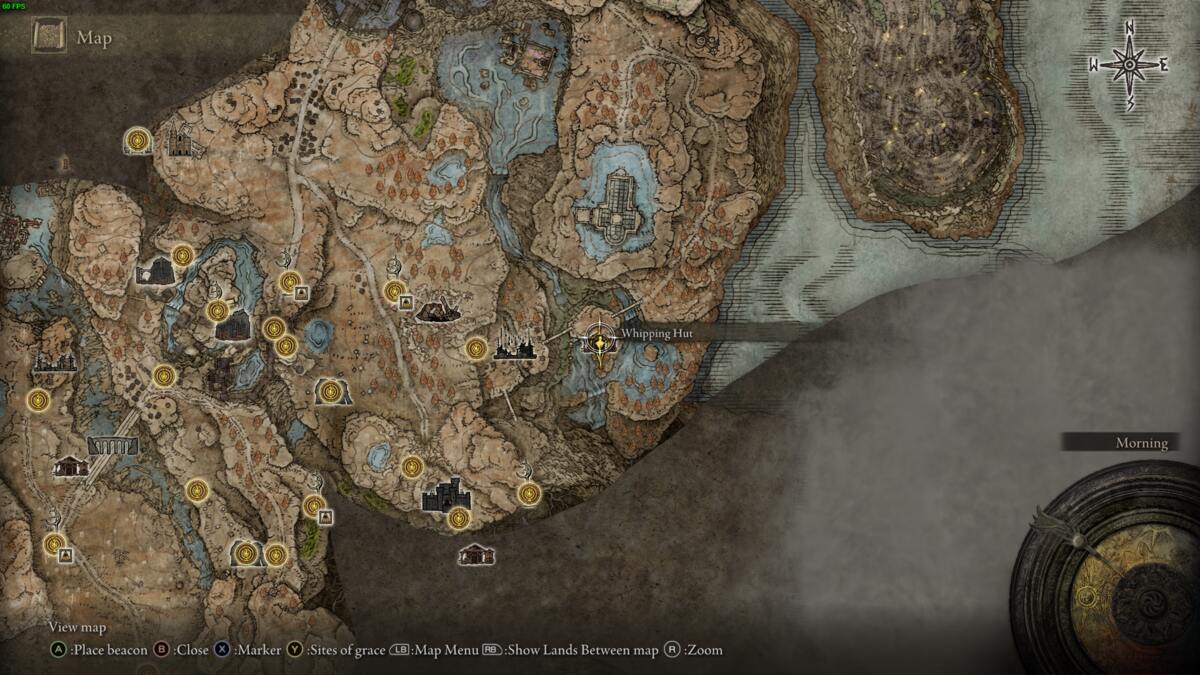
Task: Select the Whipping Hut map marker
Action: 599,342
